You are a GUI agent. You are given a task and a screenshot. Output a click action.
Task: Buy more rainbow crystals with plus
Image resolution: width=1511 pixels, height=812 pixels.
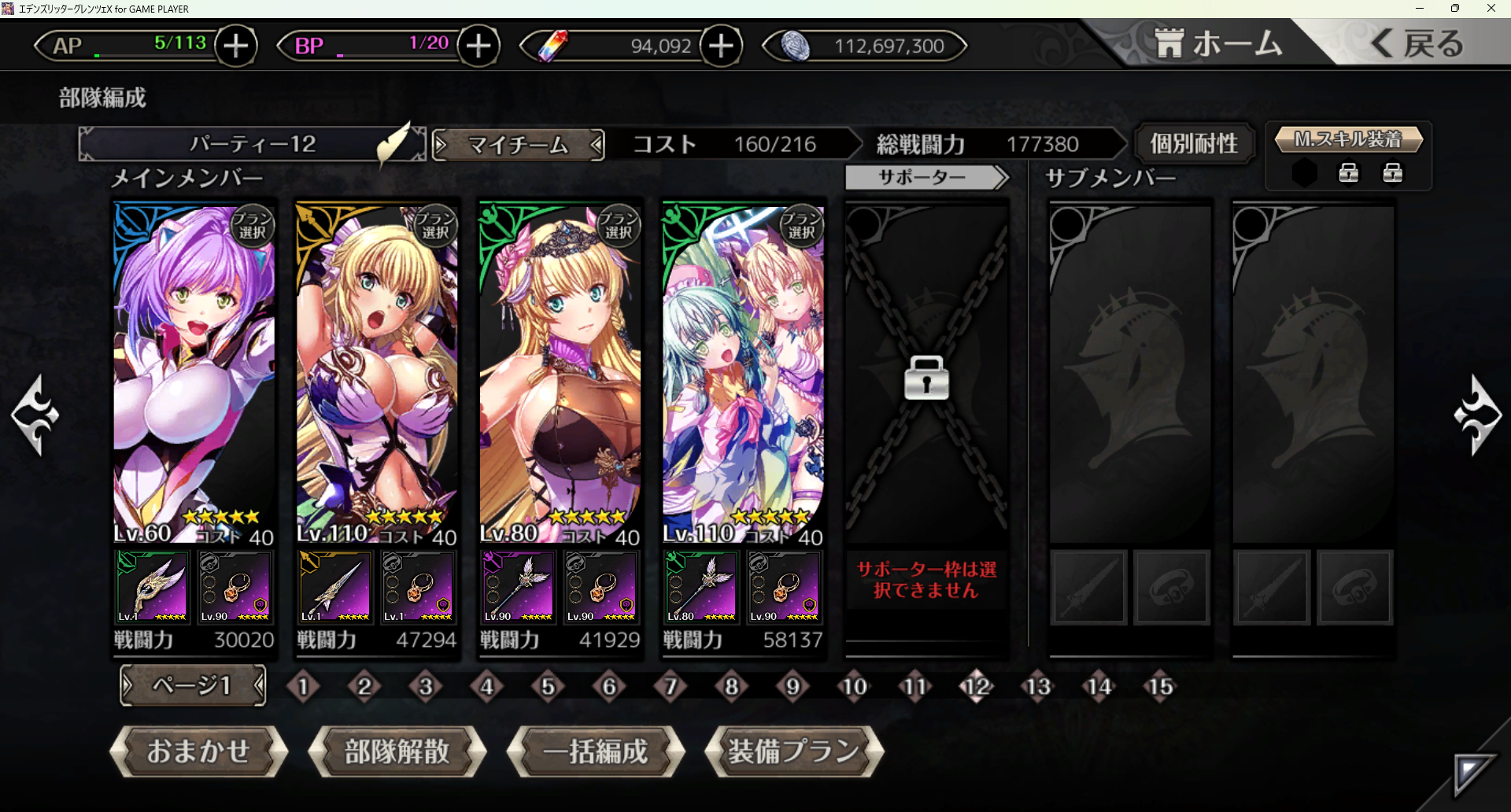721,46
